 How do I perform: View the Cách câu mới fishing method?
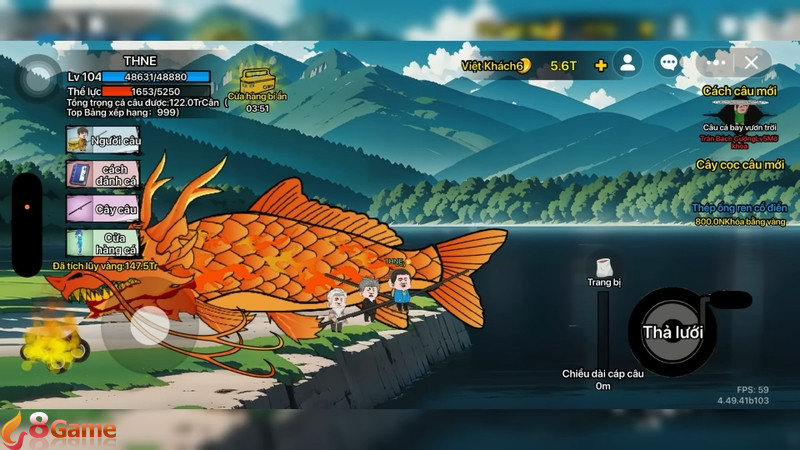tap(741, 110)
